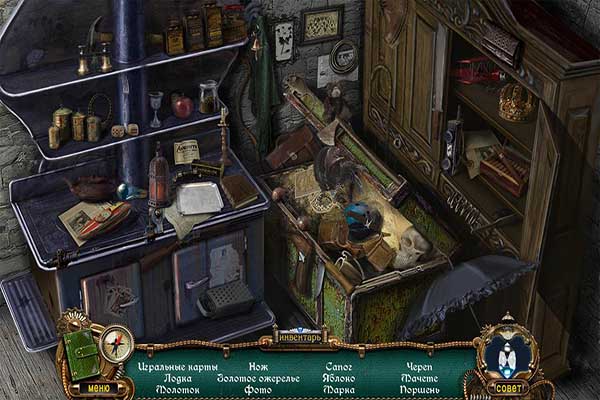Screen dimensions: 600x400
Task: Switch to the Инвентарь tab
Action: tap(300, 334)
